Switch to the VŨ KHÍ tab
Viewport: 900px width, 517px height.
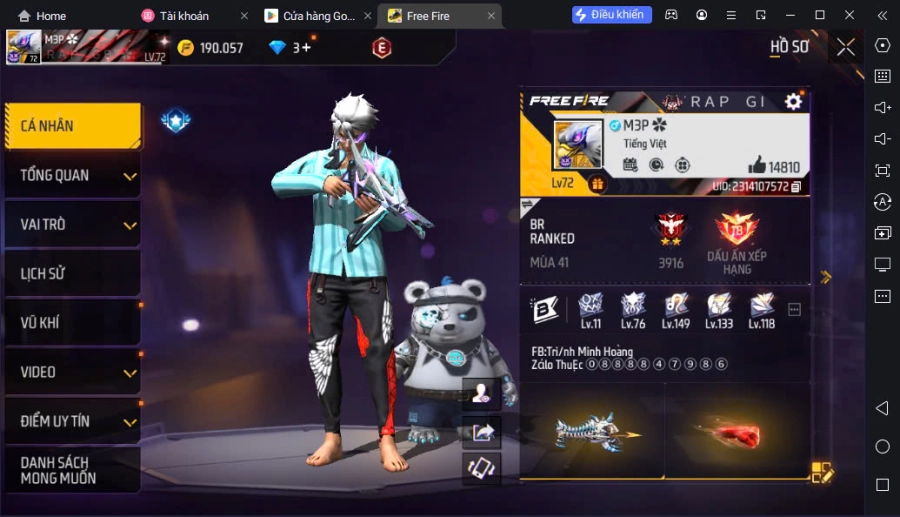[x=70, y=323]
